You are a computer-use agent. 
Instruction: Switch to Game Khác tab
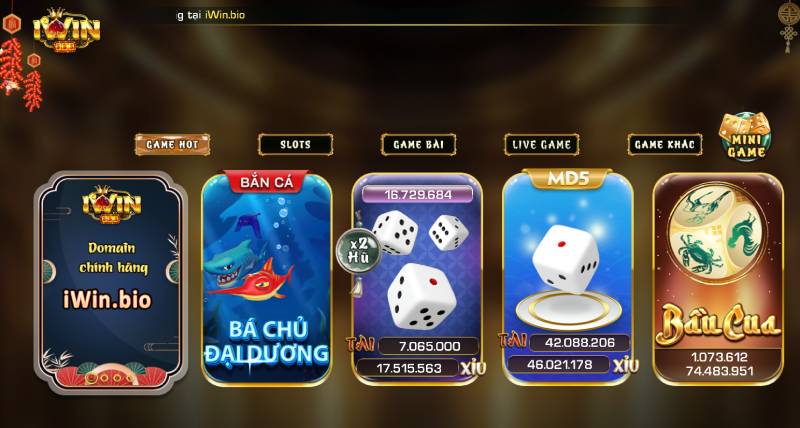point(664,144)
